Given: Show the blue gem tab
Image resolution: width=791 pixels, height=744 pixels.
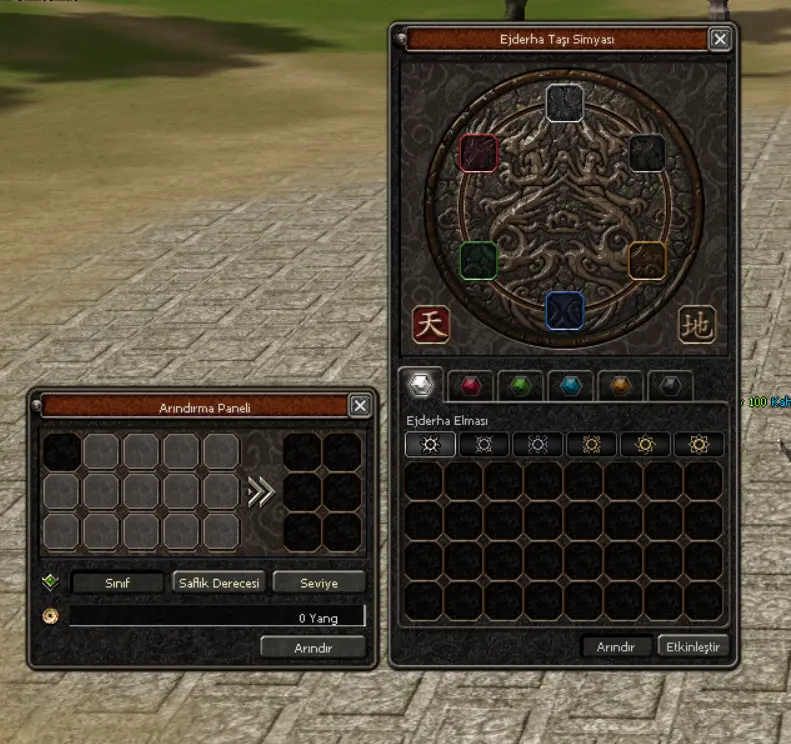Looking at the screenshot, I should (x=570, y=386).
